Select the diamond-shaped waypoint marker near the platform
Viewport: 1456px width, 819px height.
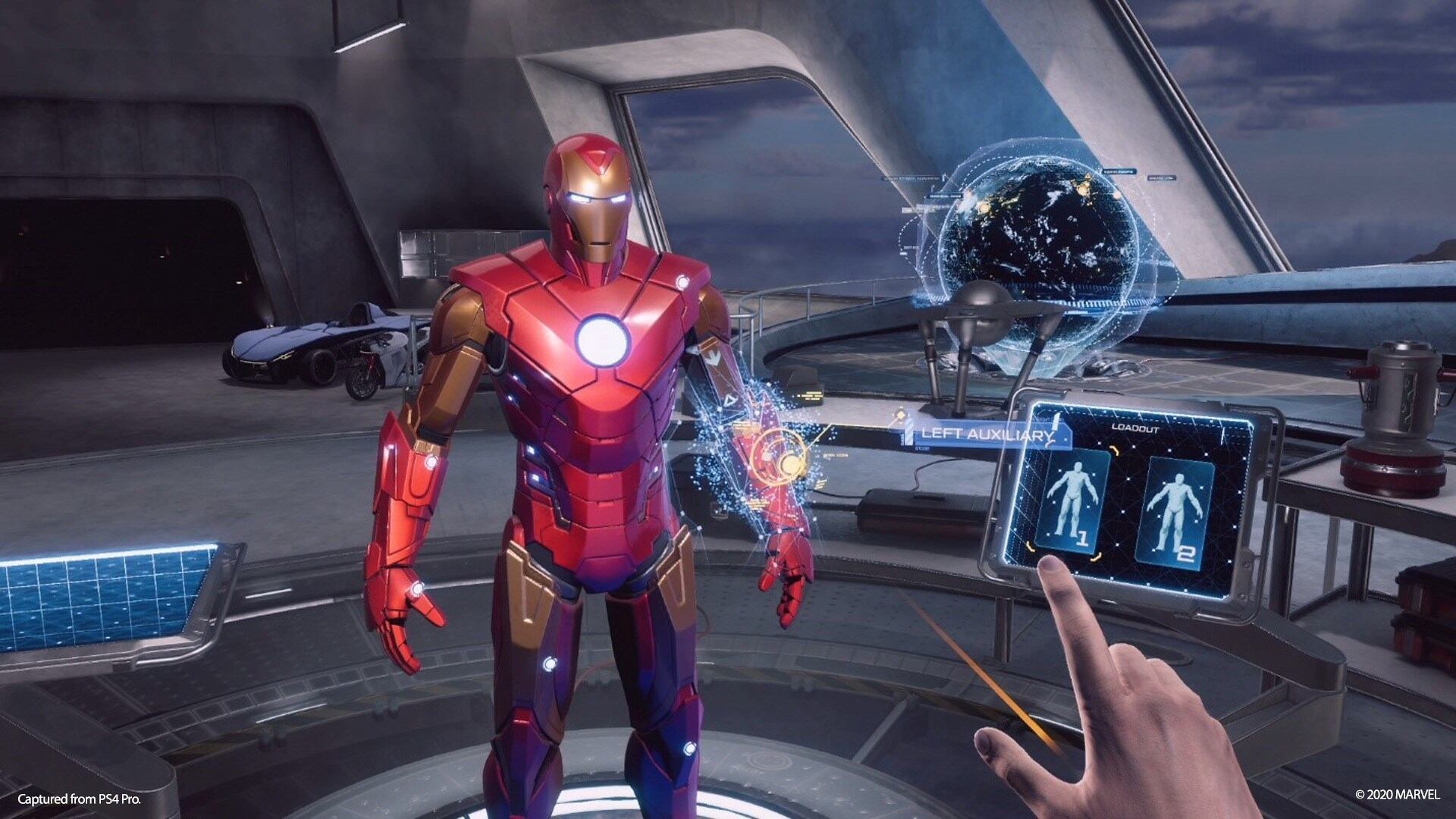point(901,416)
